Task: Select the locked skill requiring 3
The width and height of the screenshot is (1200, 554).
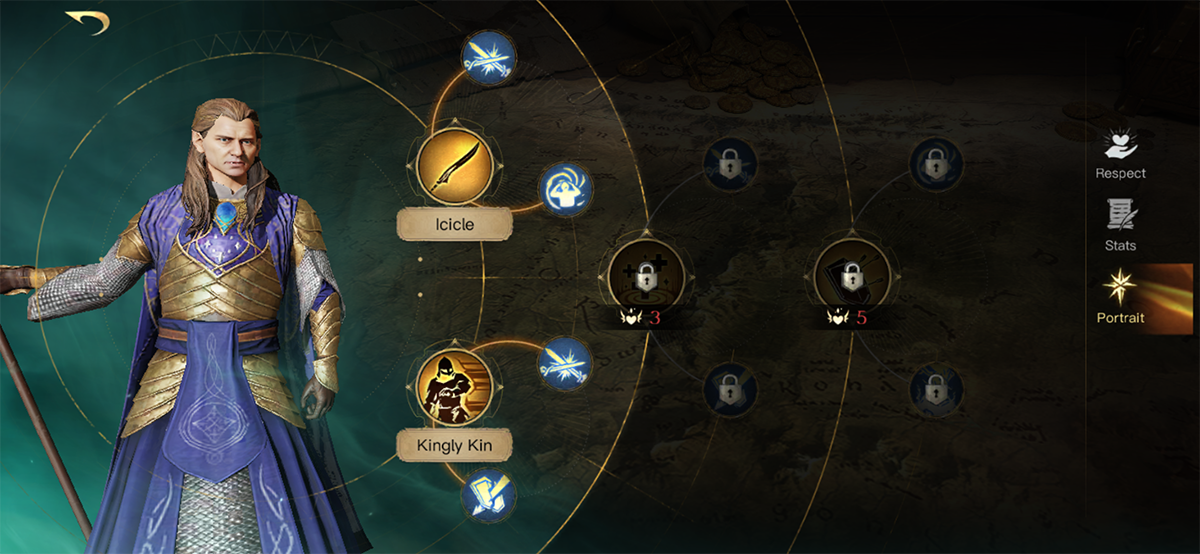Action: tap(646, 275)
